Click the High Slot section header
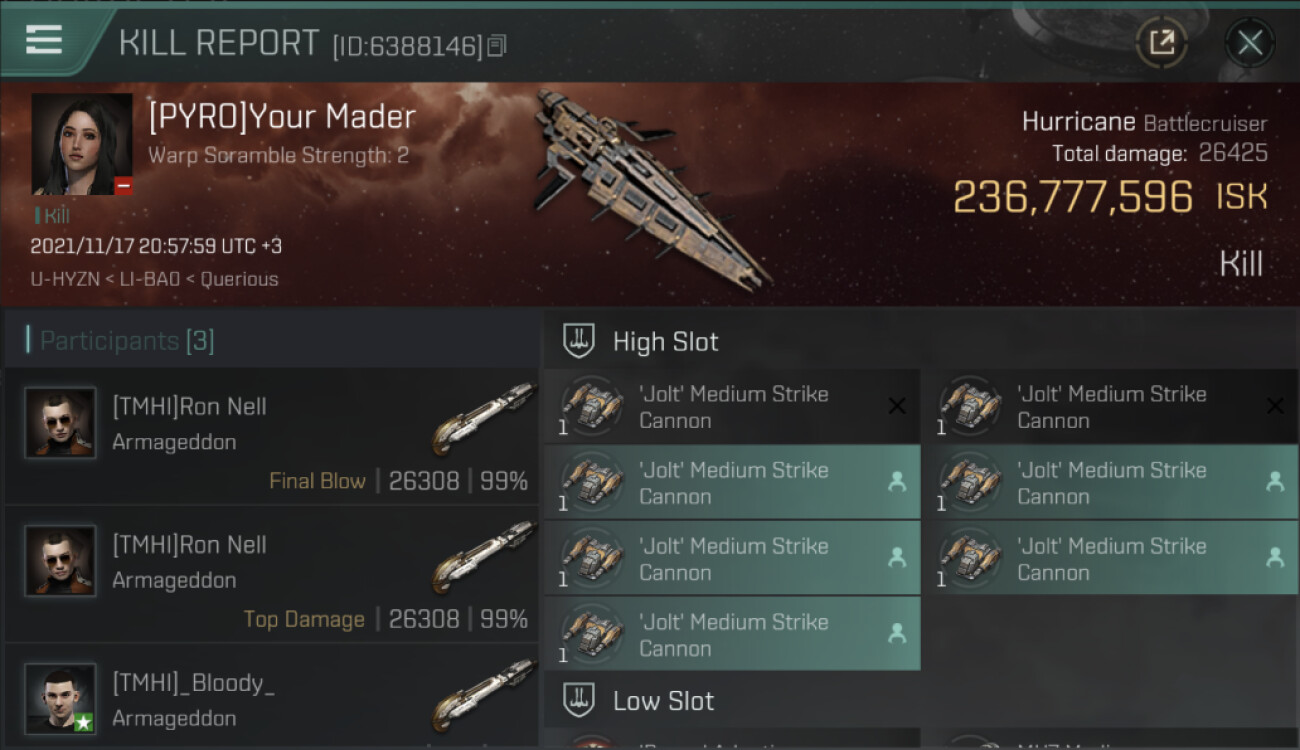 [665, 341]
